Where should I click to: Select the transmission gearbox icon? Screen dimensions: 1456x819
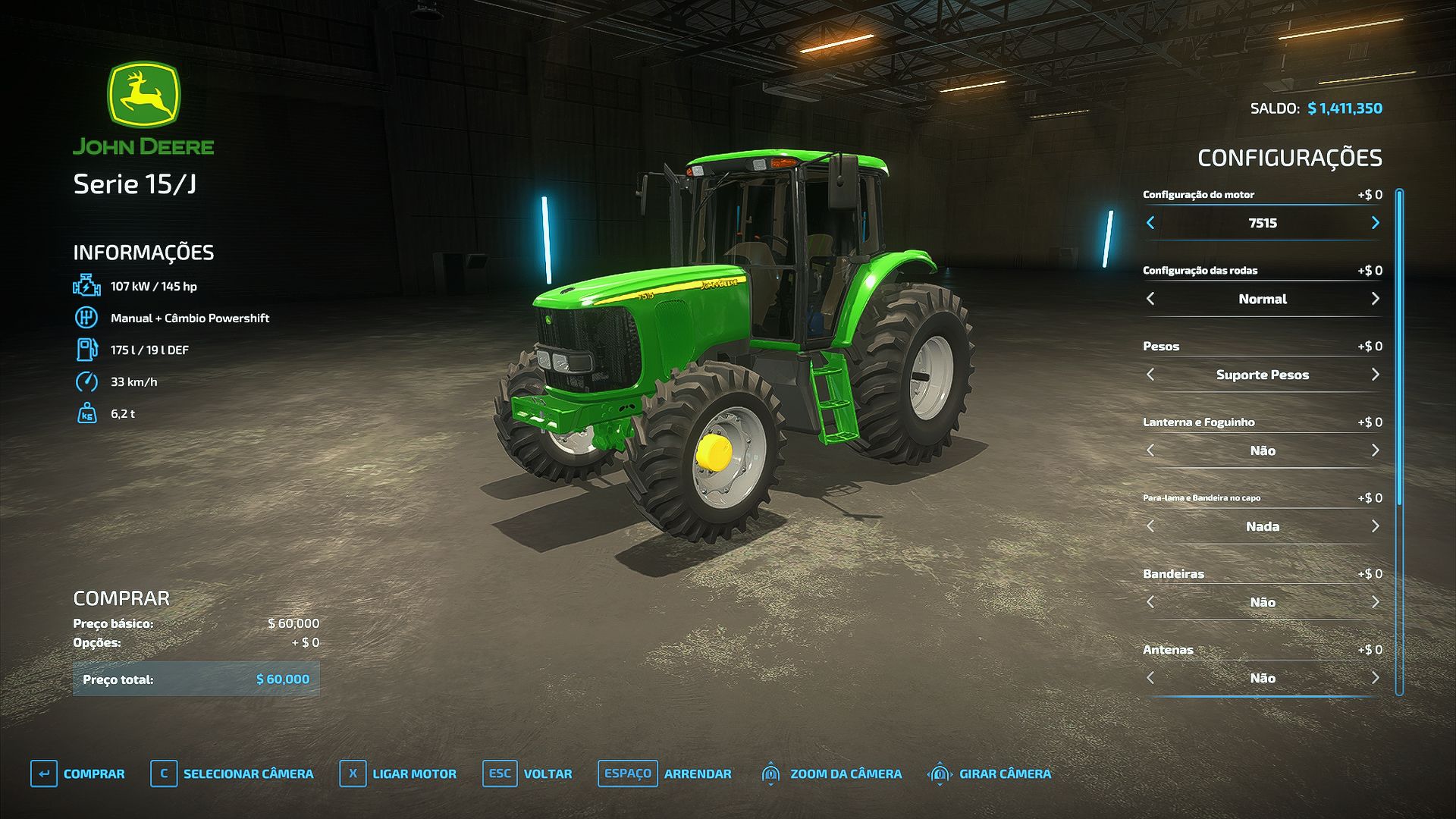tap(86, 318)
